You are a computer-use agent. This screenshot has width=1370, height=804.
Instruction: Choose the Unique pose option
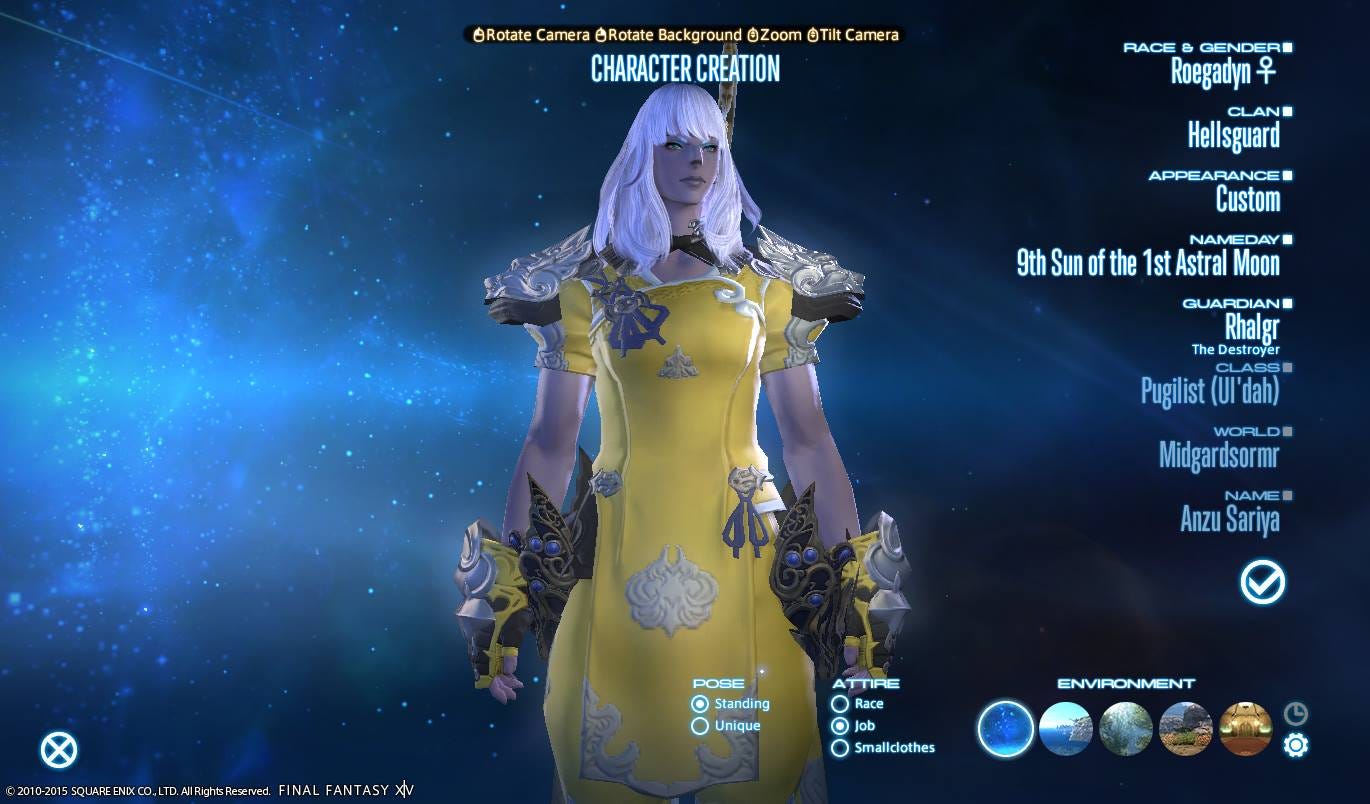point(700,726)
